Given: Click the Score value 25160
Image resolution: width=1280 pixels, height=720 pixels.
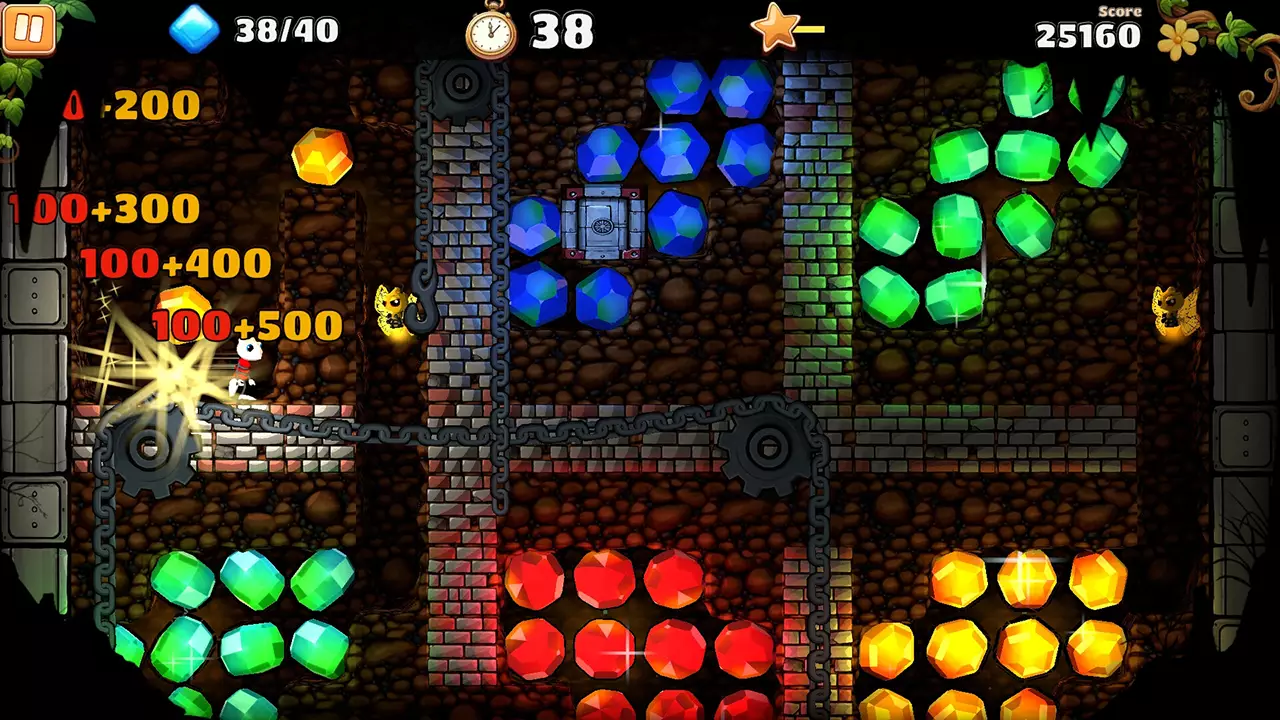Looking at the screenshot, I should tap(1089, 37).
